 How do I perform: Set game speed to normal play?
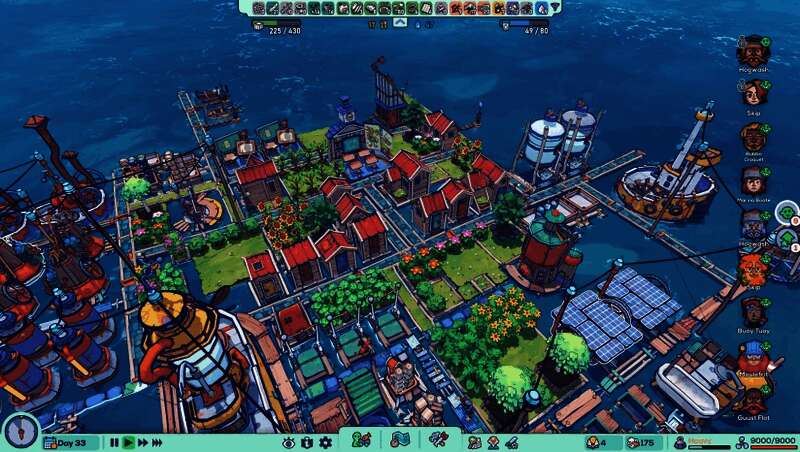tap(128, 442)
